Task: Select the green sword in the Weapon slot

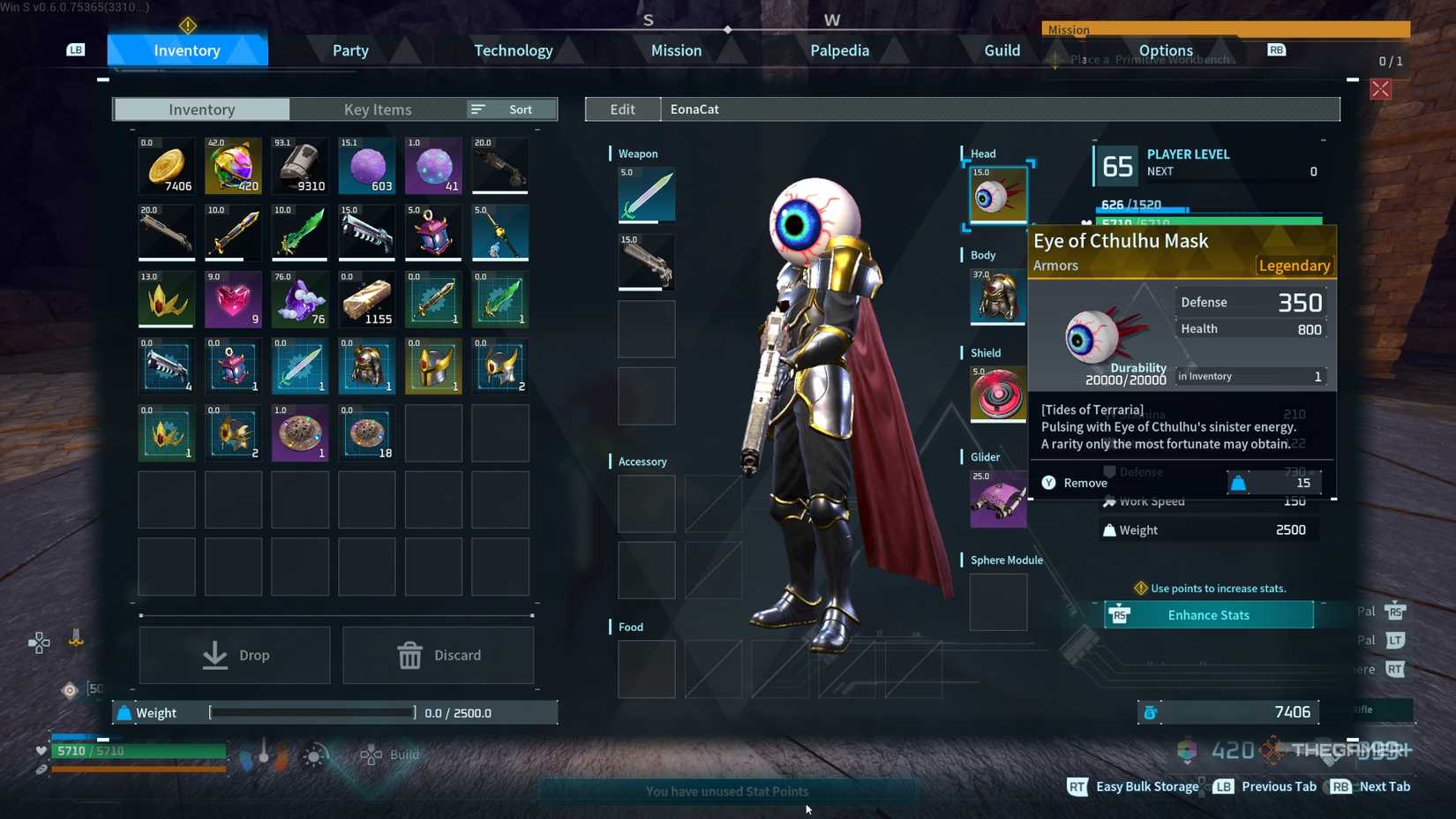Action: coord(646,194)
